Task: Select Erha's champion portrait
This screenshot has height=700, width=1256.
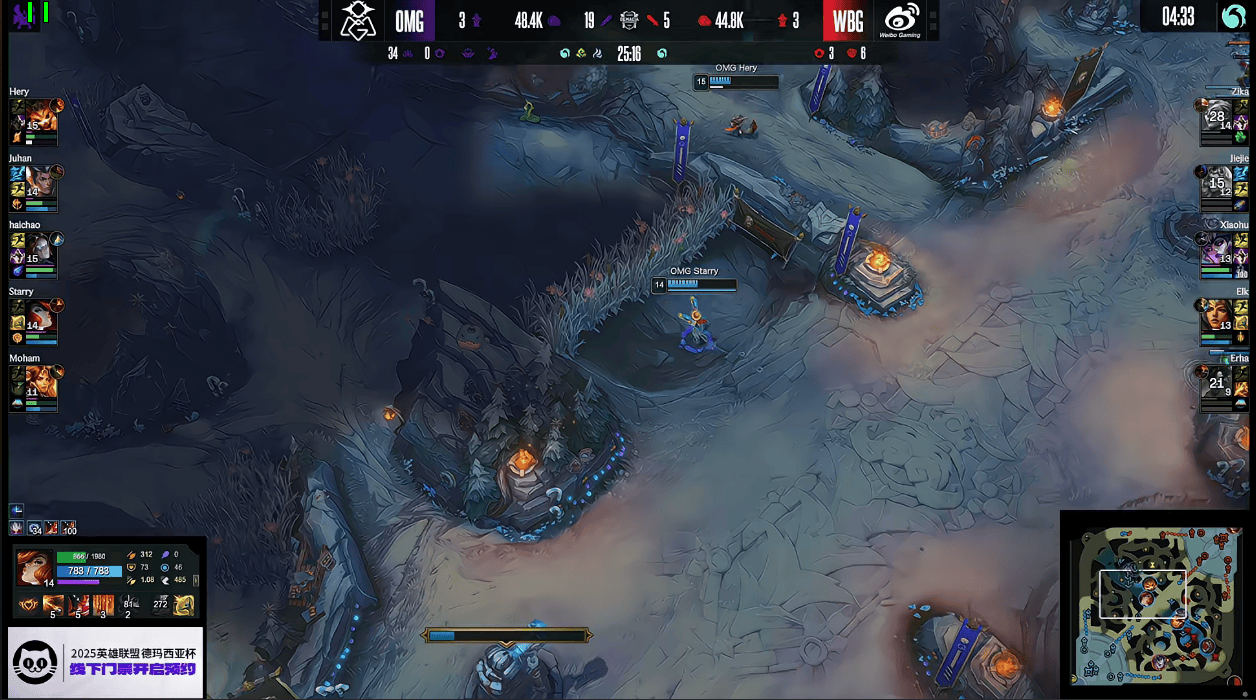Action: [1218, 380]
